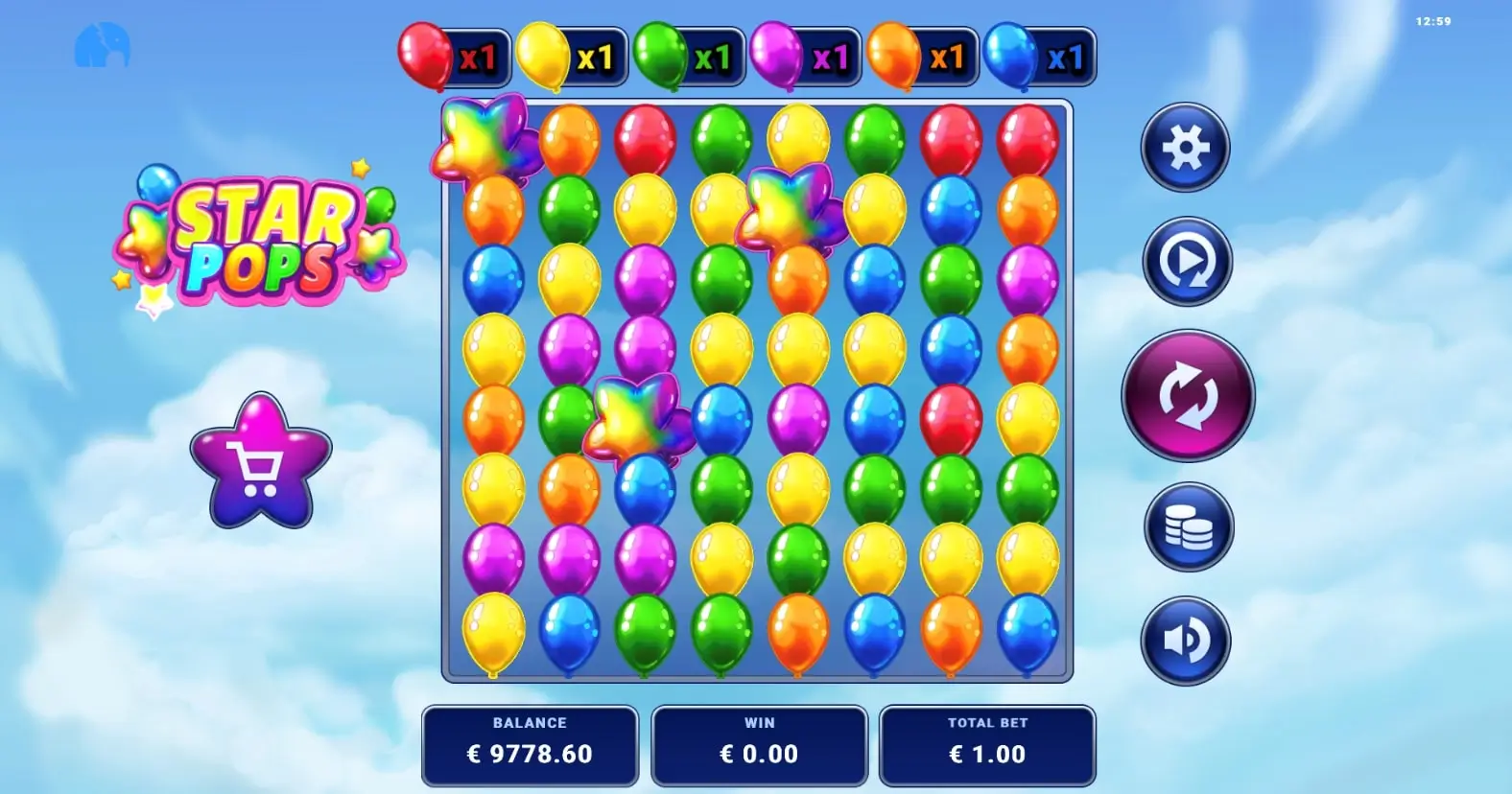This screenshot has width=1512, height=794.
Task: Toggle sound on or off with speaker button
Action: (x=1186, y=640)
